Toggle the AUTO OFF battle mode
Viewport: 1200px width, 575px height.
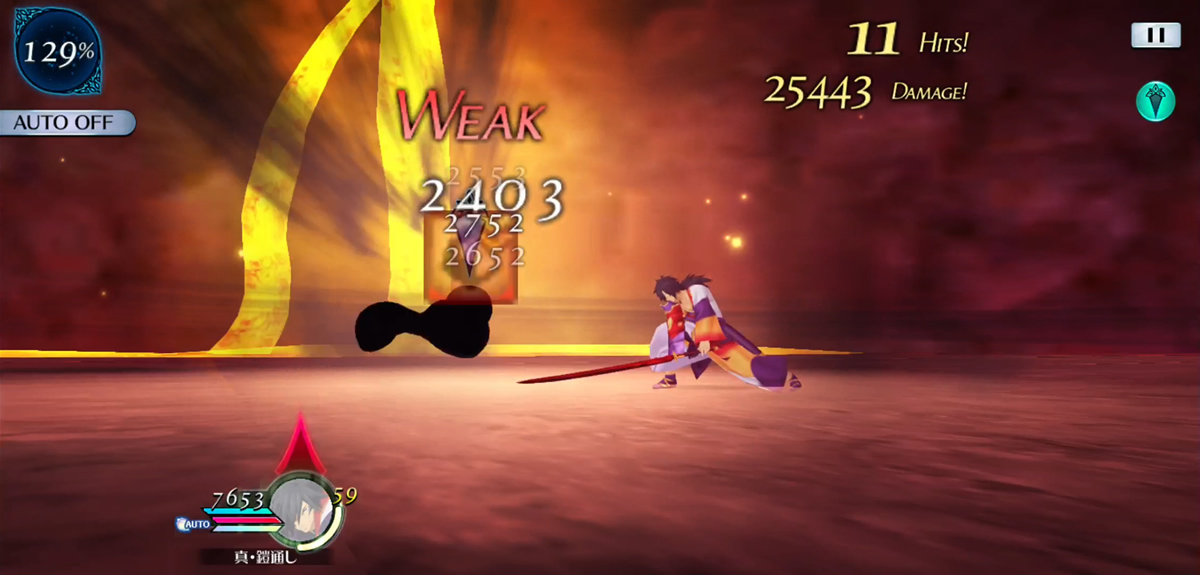(x=67, y=123)
